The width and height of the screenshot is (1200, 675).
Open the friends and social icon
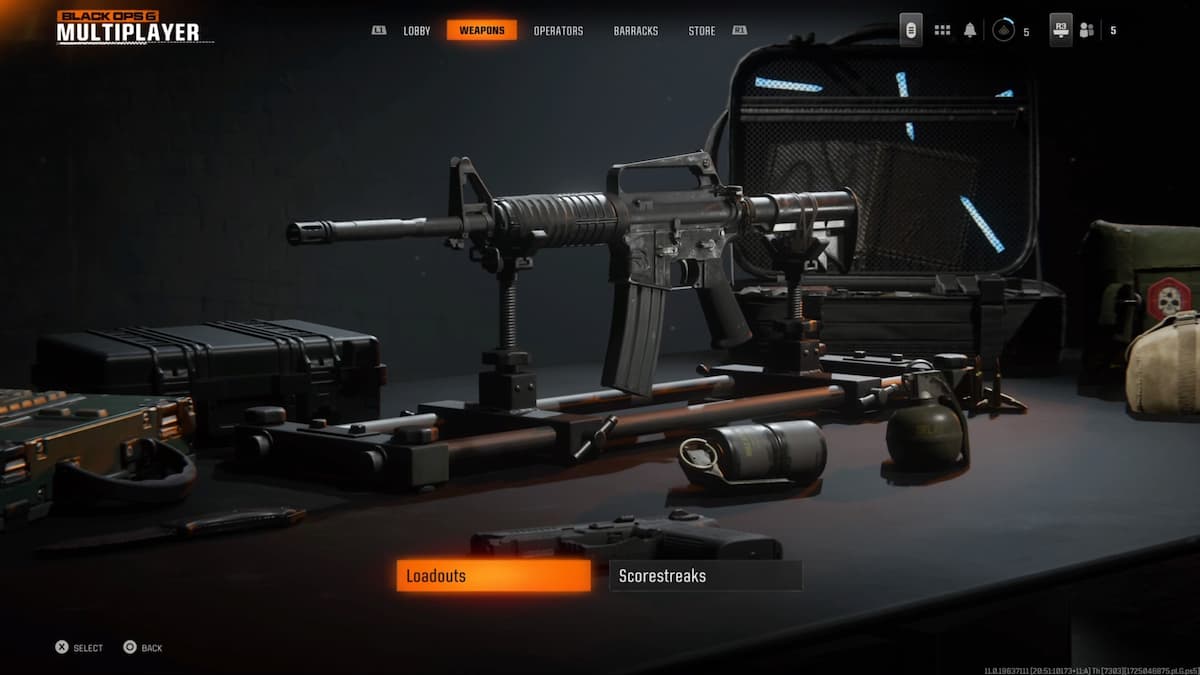pos(1086,30)
